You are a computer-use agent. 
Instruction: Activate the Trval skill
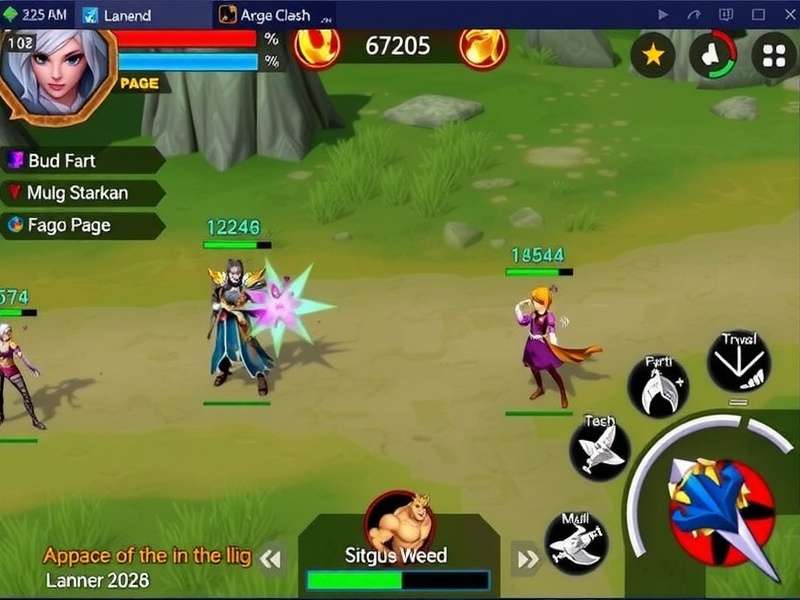coord(738,364)
